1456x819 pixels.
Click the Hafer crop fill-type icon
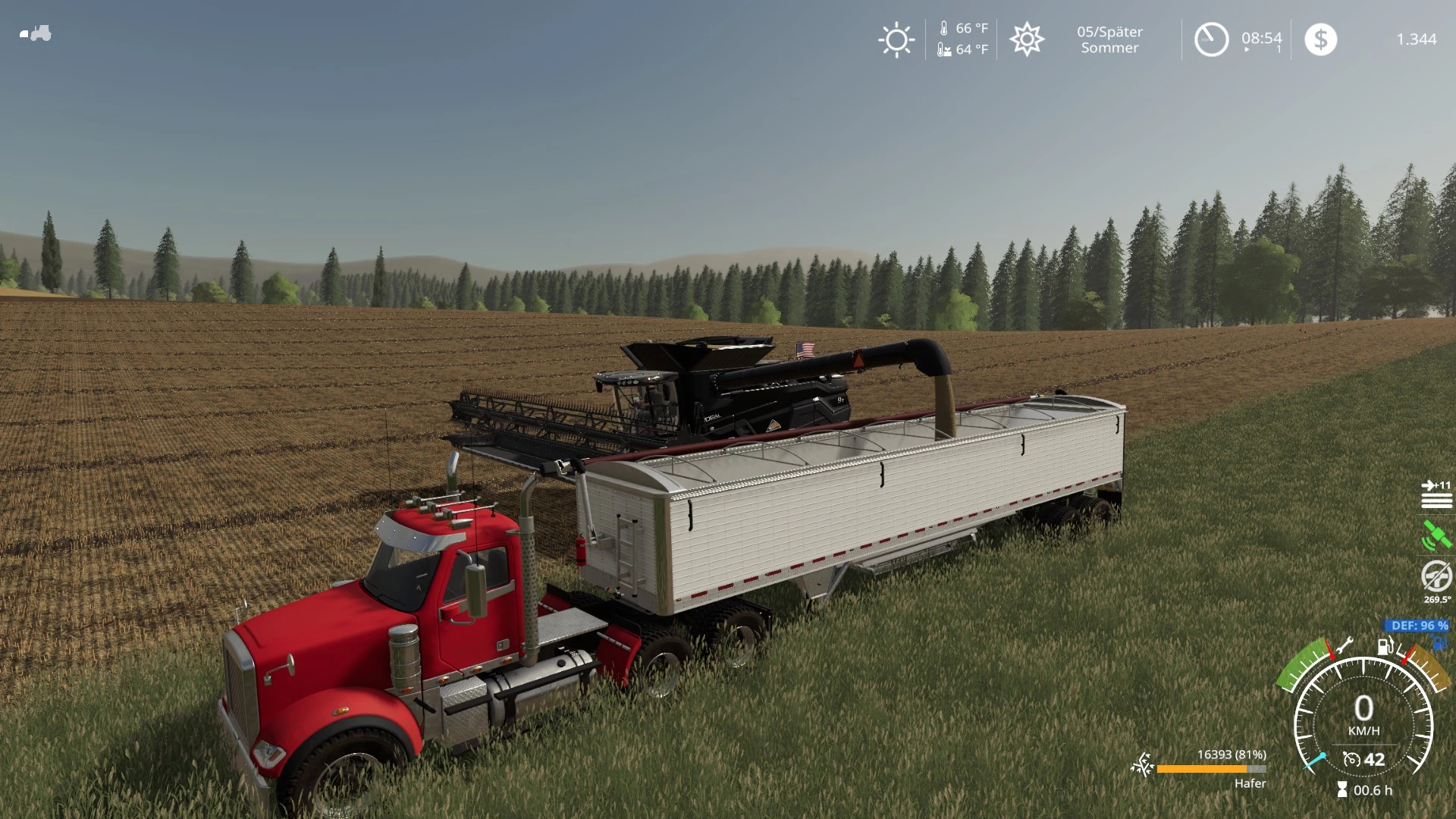[1142, 766]
